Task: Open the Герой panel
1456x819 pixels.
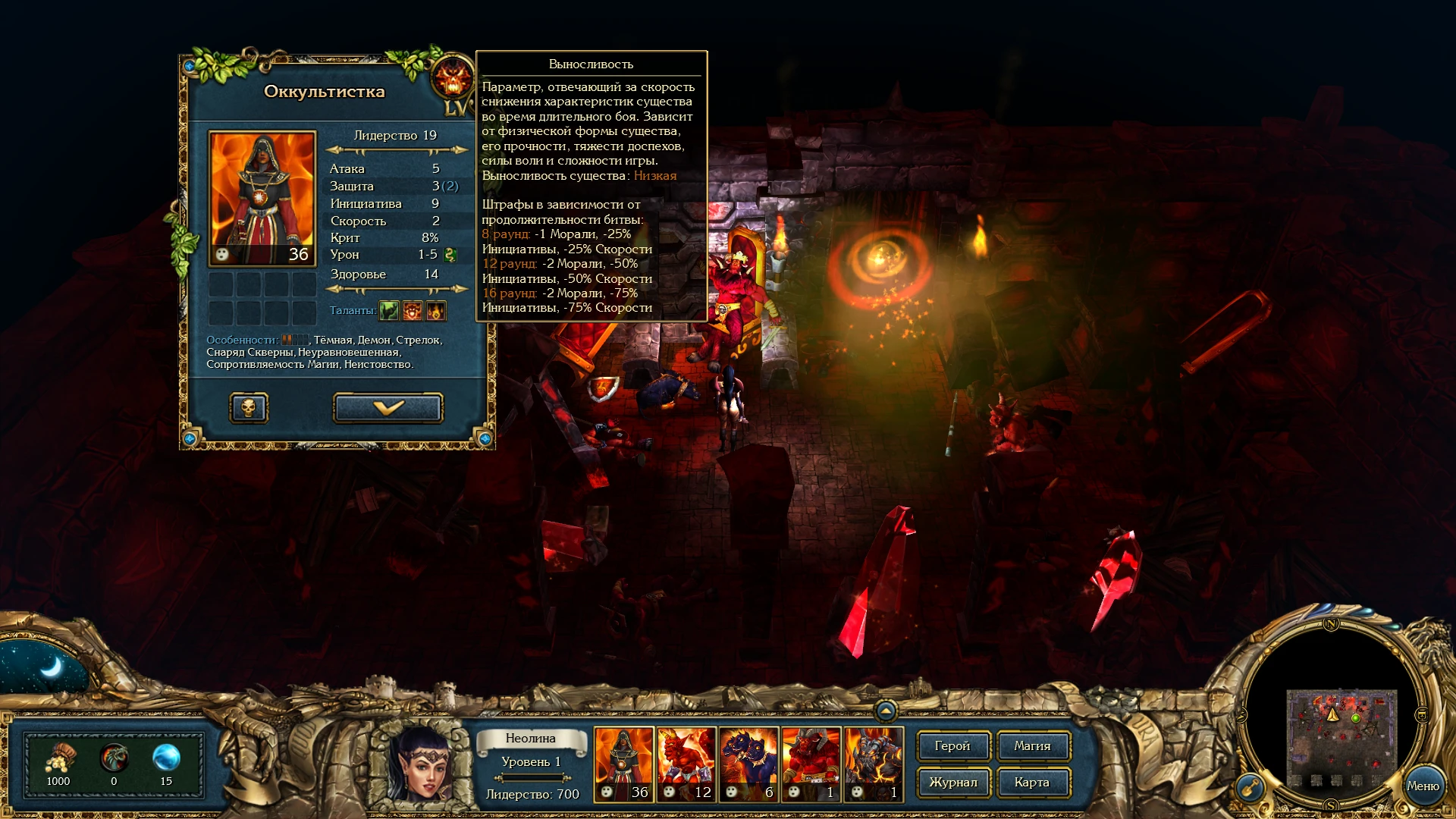Action: coord(952,746)
